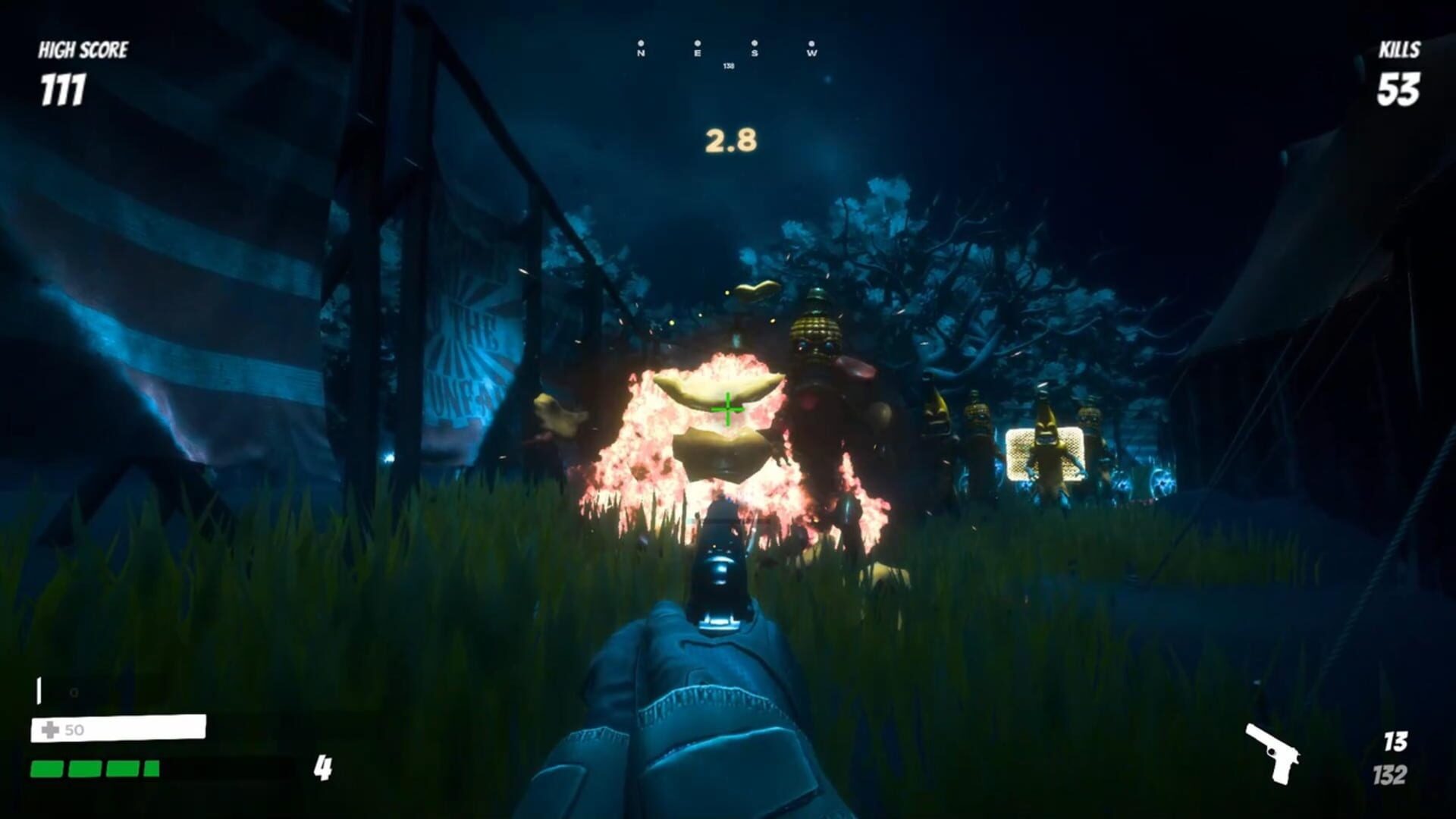This screenshot has height=819, width=1456.
Task: Click the grenade count number 4
Action: [x=324, y=768]
